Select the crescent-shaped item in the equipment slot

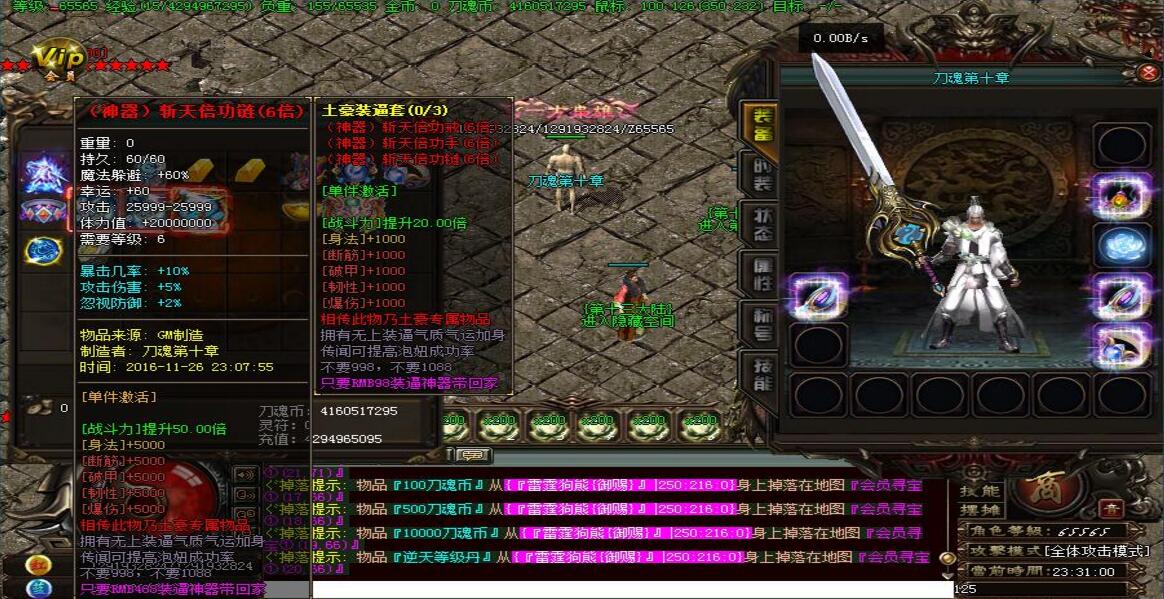click(1121, 345)
